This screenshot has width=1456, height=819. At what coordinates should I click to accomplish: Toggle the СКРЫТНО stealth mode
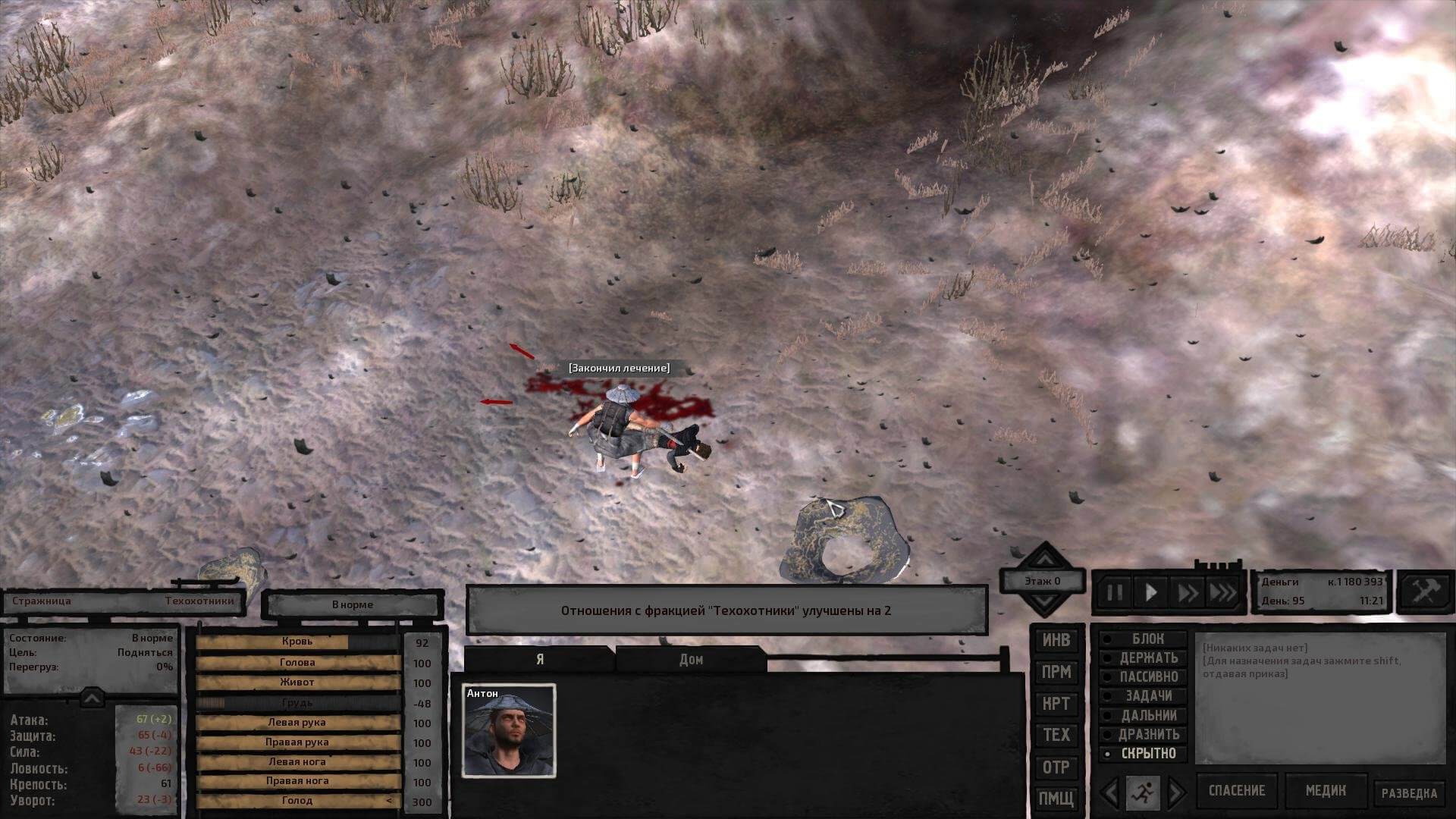click(1143, 754)
